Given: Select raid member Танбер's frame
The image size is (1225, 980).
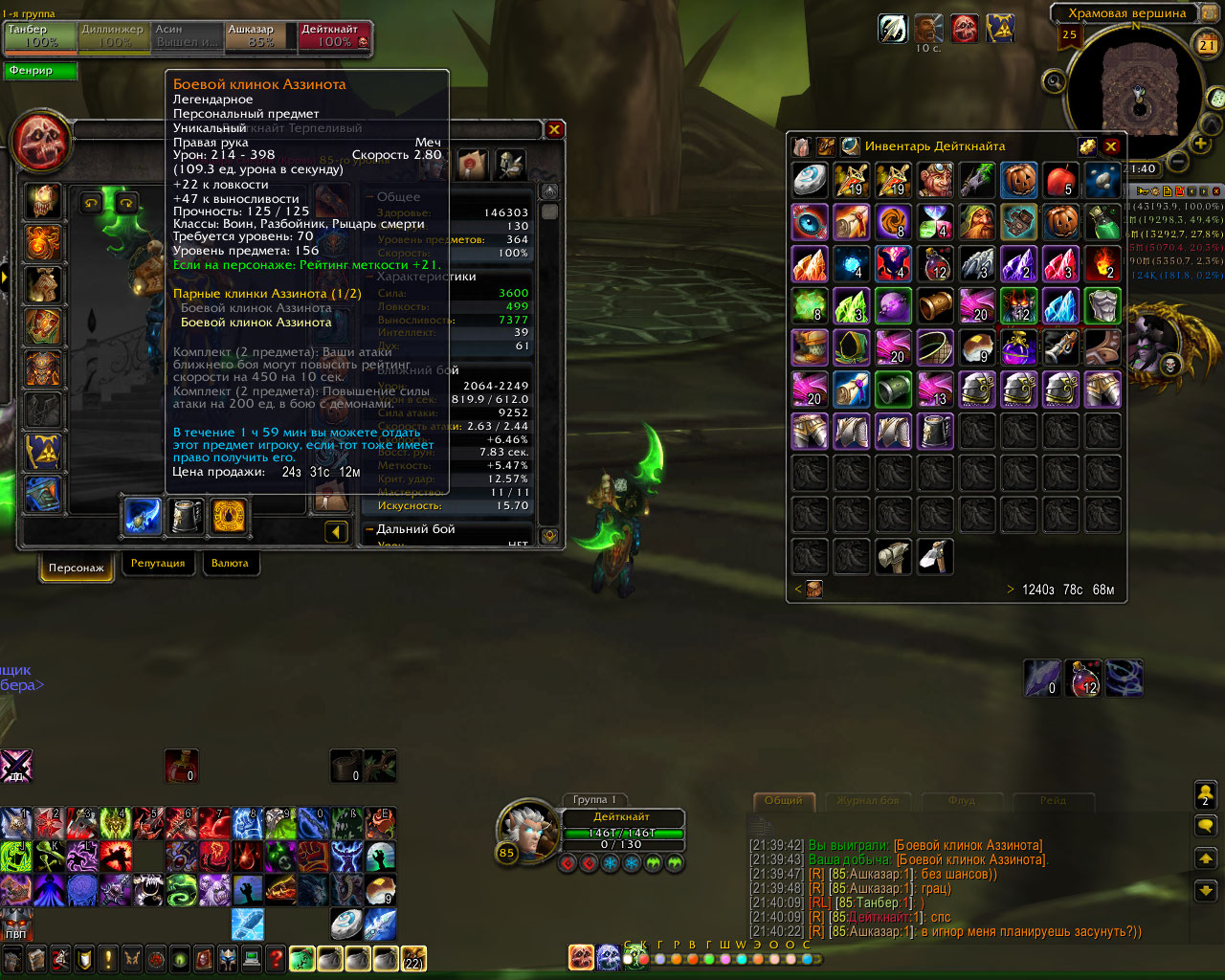Looking at the screenshot, I should pos(40,36).
